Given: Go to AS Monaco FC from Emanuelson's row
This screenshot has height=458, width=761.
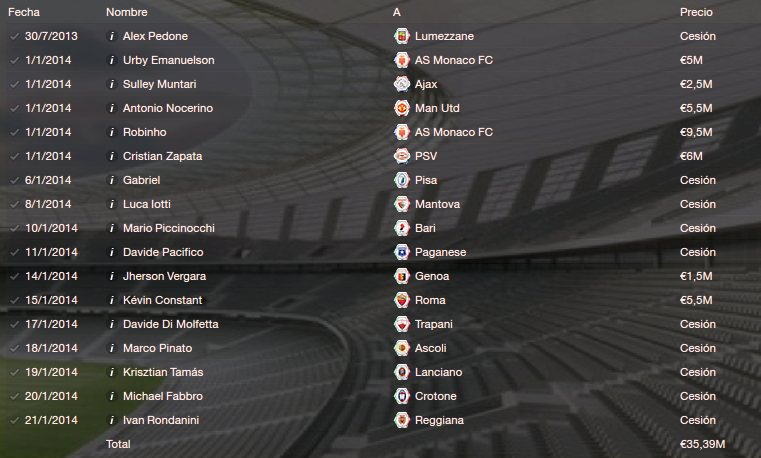Looking at the screenshot, I should coord(457,60).
